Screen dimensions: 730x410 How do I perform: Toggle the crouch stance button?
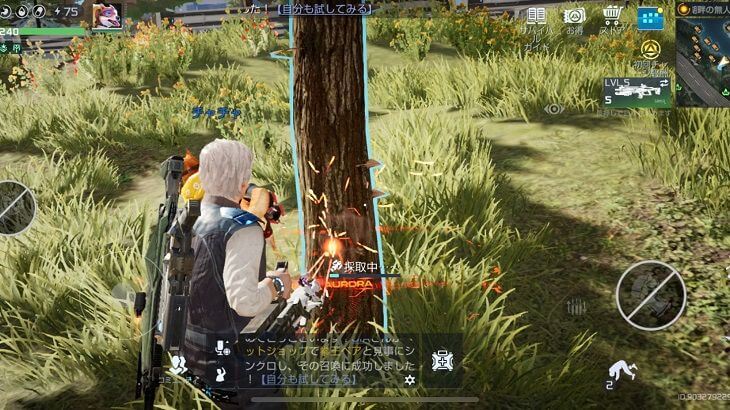pos(622,371)
